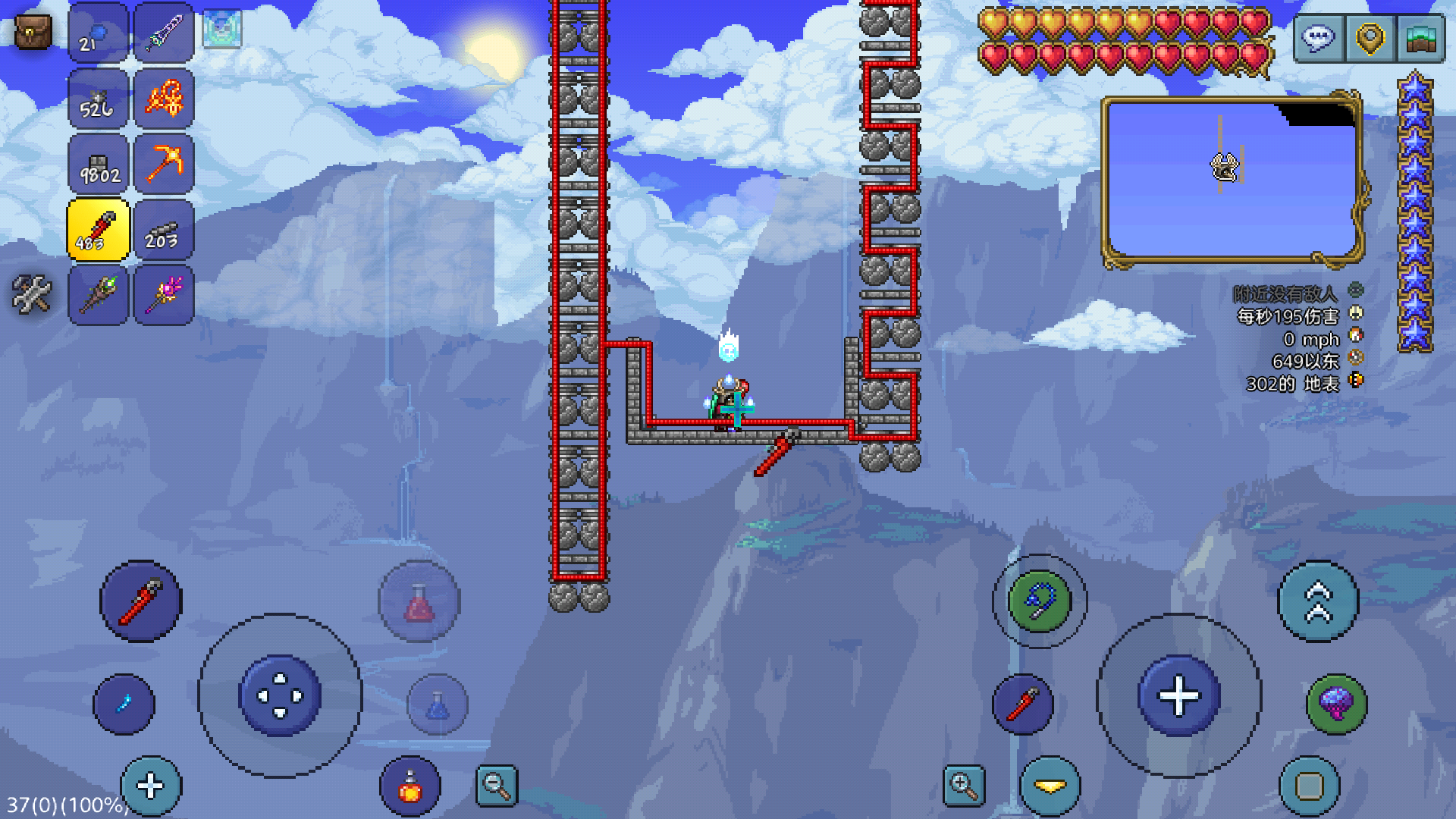Open the chat speech bubble

point(1319,38)
